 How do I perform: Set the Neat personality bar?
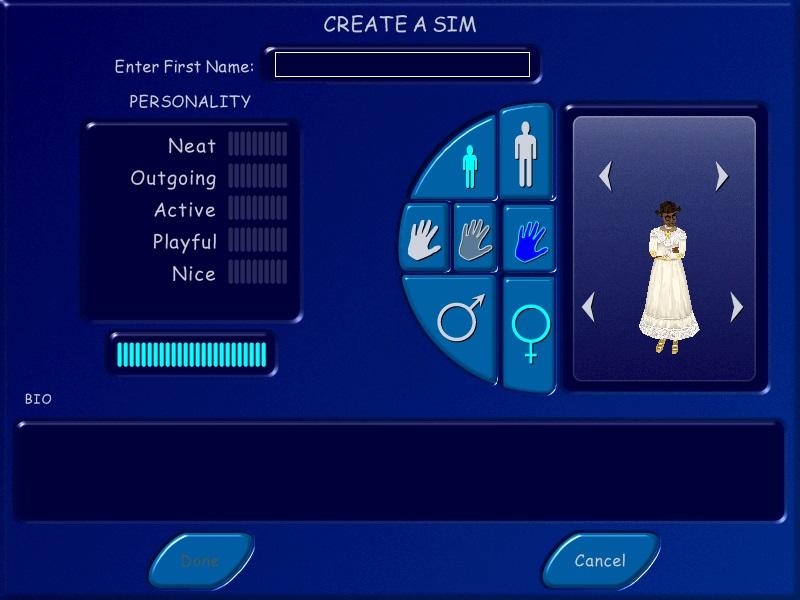(x=257, y=145)
